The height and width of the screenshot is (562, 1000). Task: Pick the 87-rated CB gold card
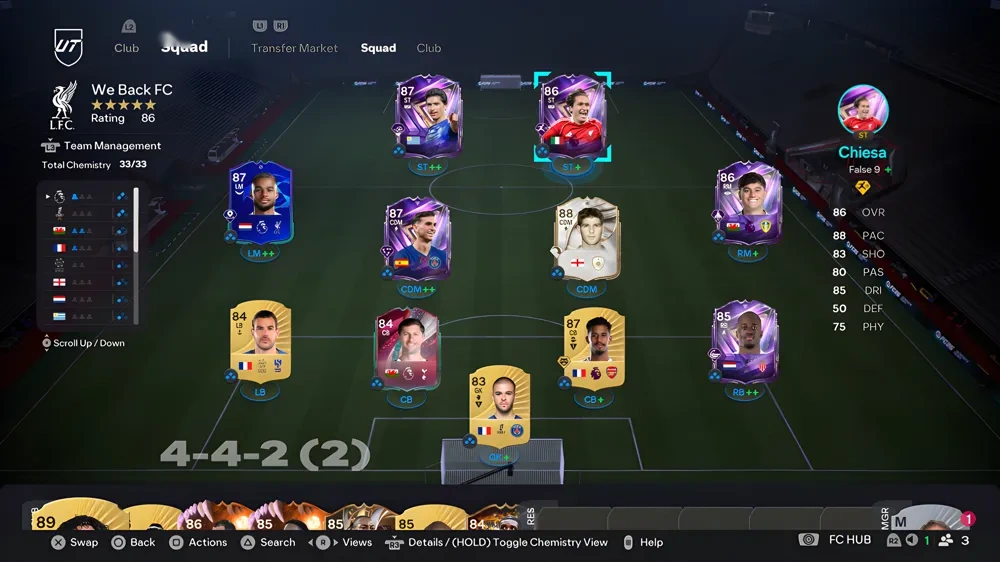click(593, 349)
